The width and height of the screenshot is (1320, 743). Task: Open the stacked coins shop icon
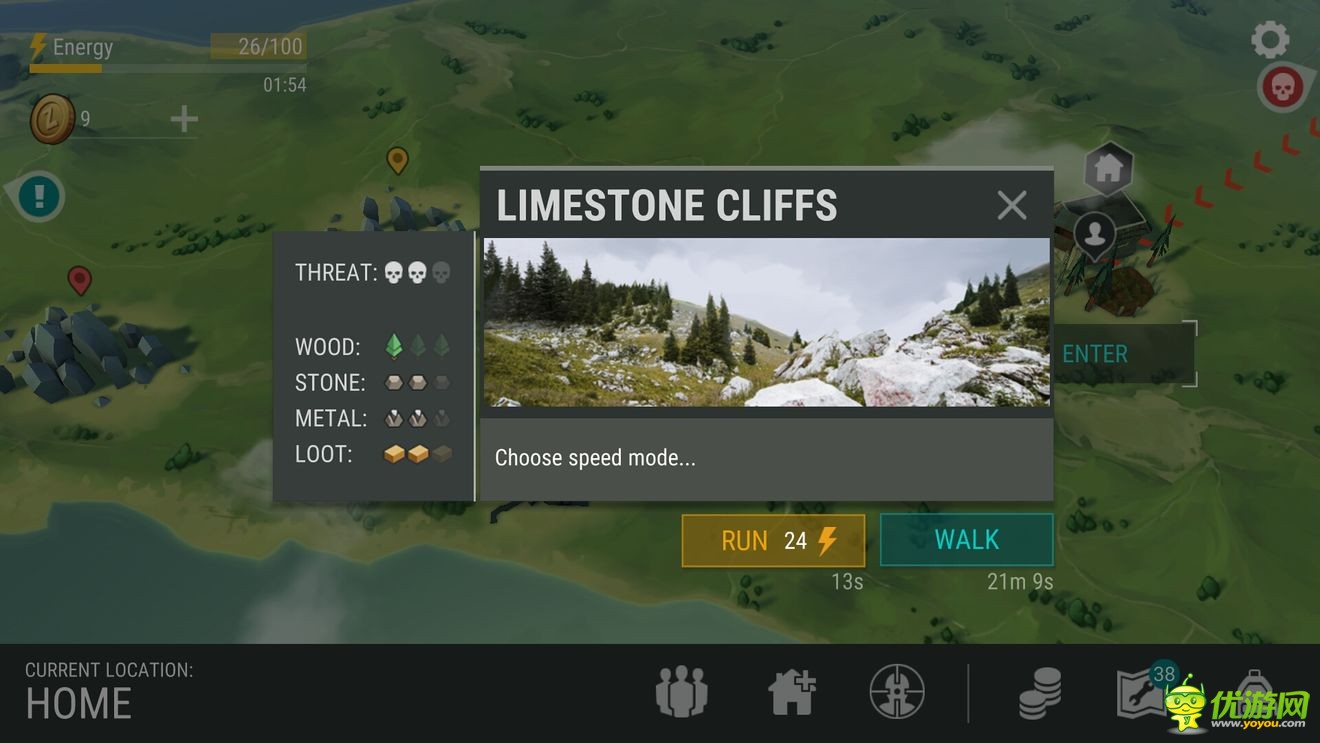[x=1040, y=692]
